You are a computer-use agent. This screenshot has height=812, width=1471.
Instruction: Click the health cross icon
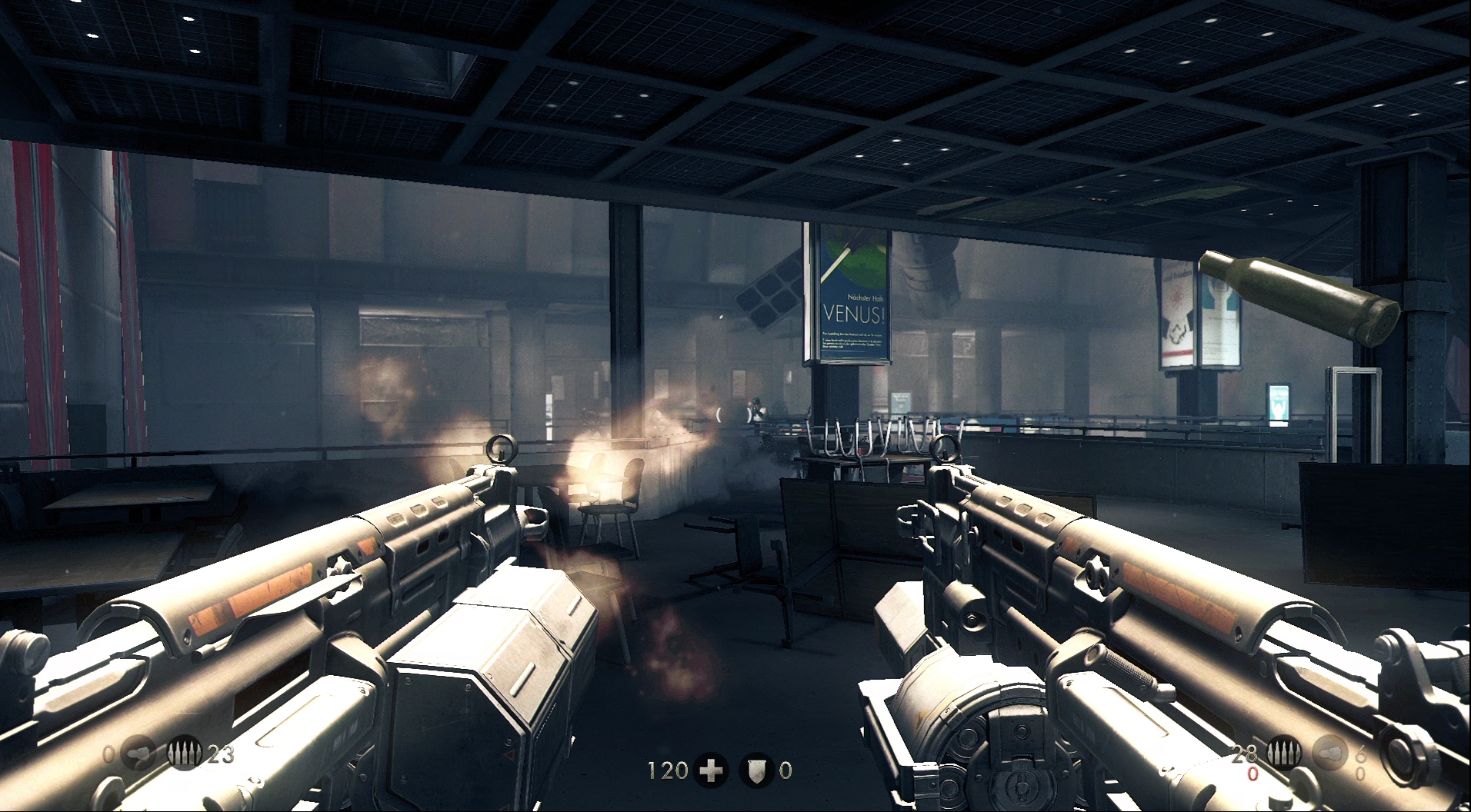[x=711, y=770]
